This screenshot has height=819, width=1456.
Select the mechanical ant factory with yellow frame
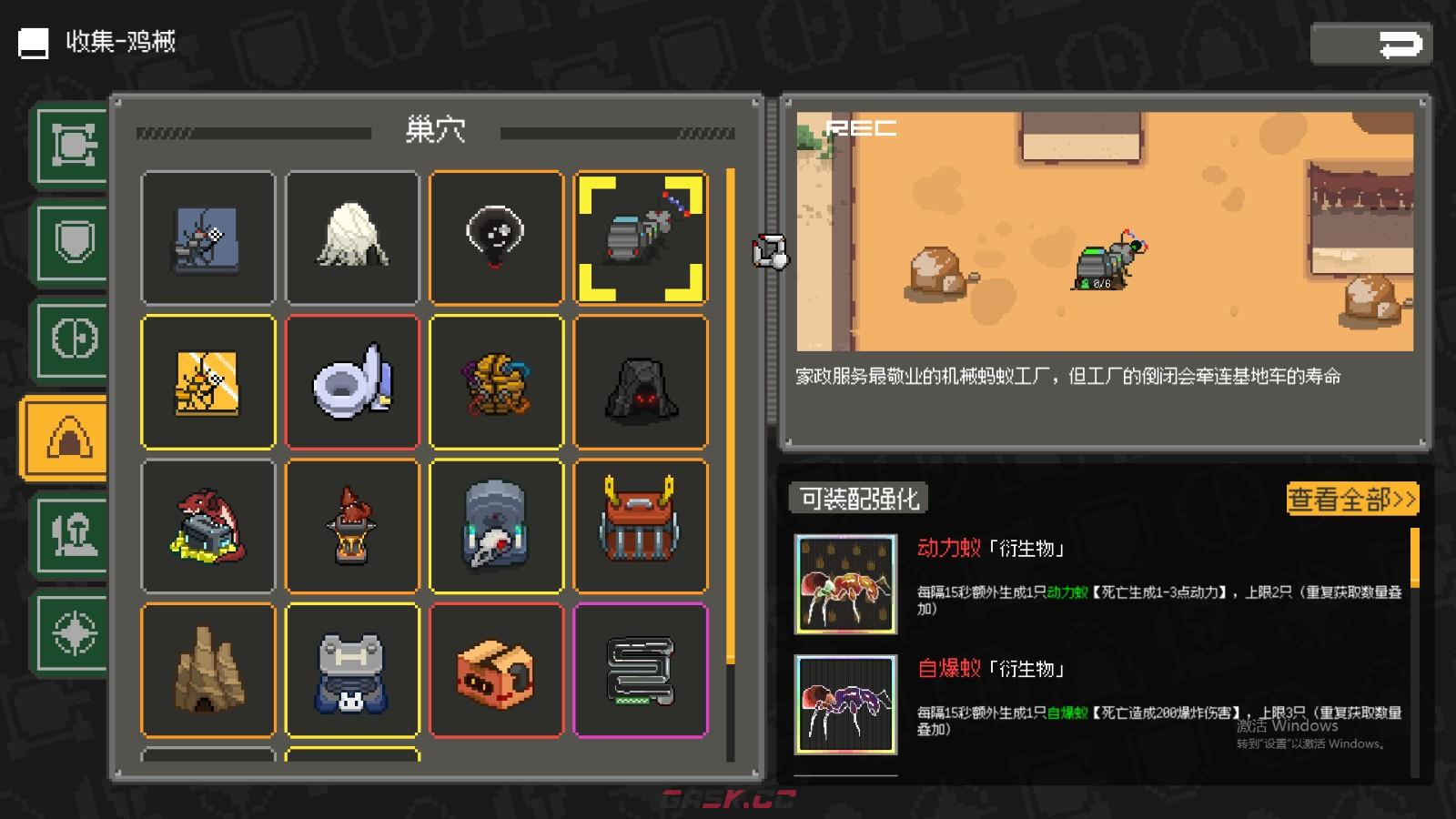pos(642,237)
